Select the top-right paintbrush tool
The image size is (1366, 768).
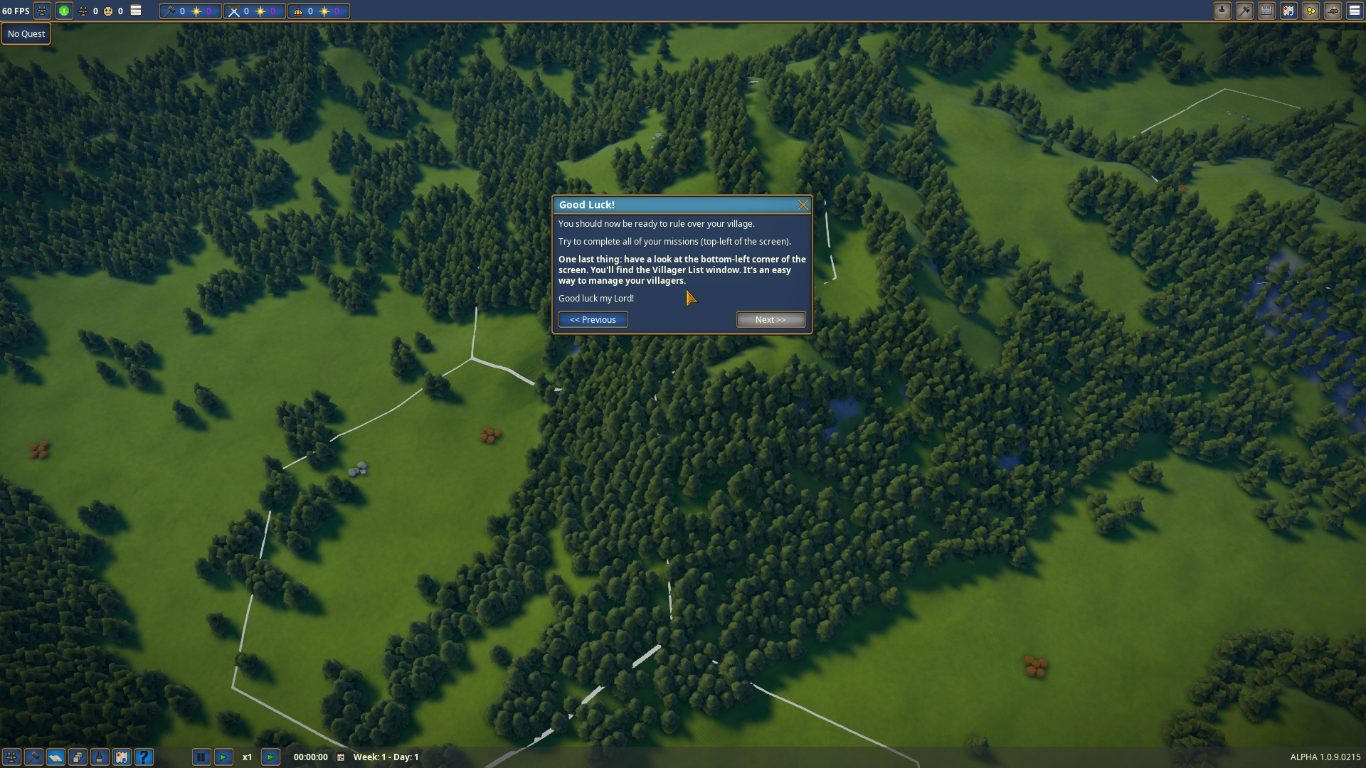pyautogui.click(x=1222, y=11)
